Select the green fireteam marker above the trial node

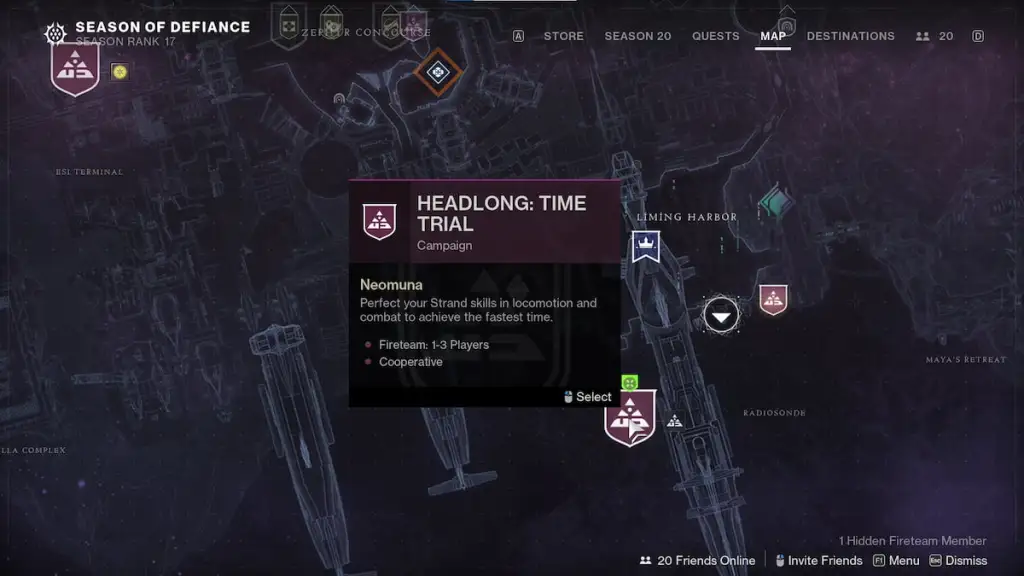coord(629,381)
